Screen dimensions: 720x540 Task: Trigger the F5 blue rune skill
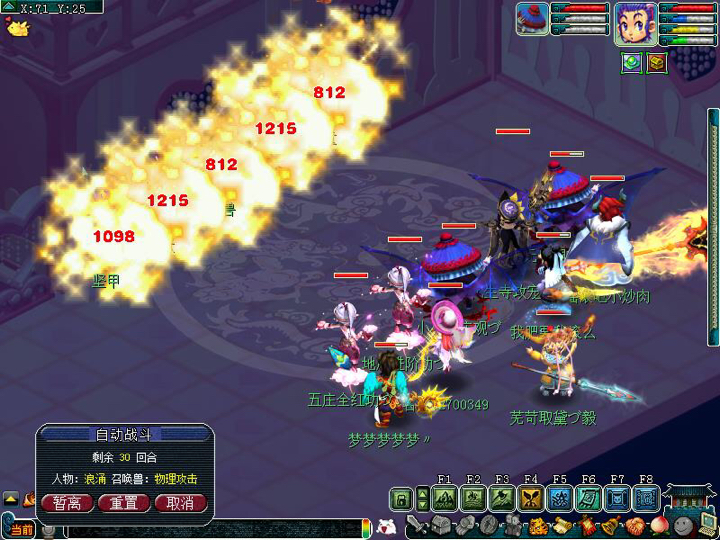560,498
